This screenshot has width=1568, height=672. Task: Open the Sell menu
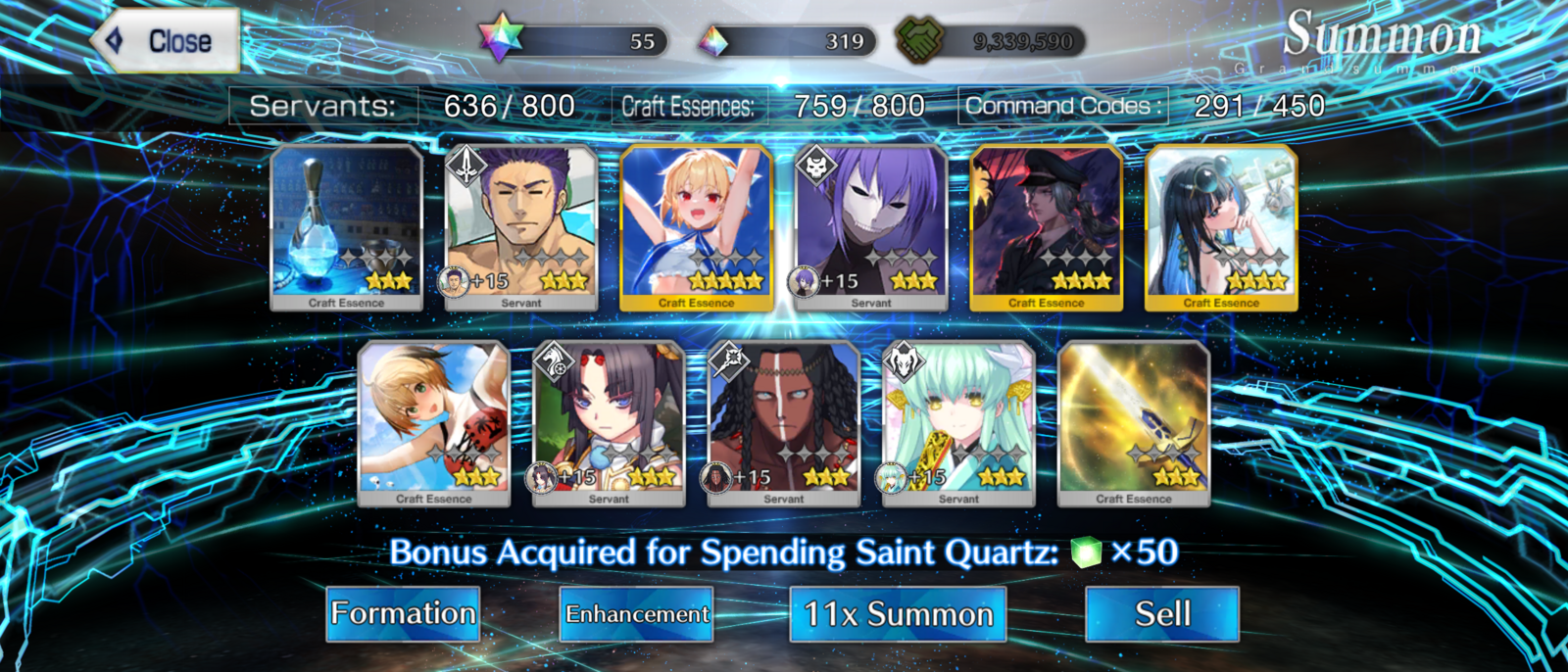(1162, 614)
